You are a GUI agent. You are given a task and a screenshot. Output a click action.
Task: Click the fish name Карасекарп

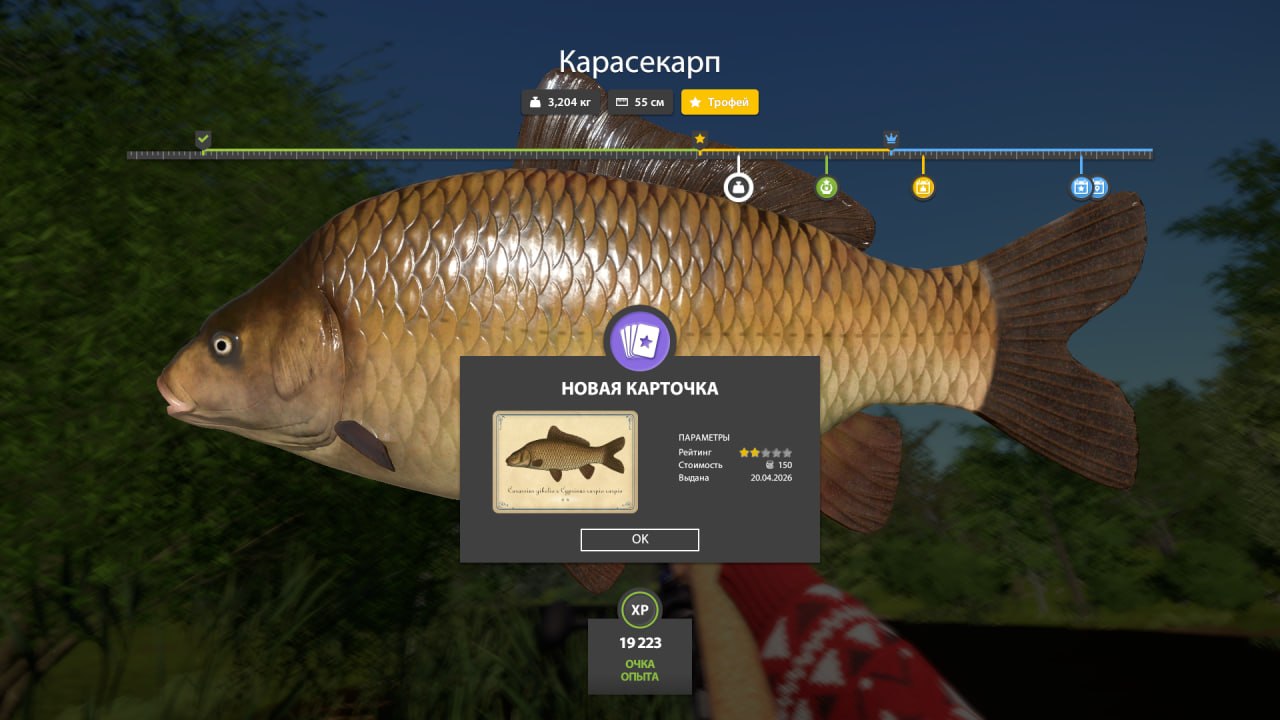click(x=639, y=61)
